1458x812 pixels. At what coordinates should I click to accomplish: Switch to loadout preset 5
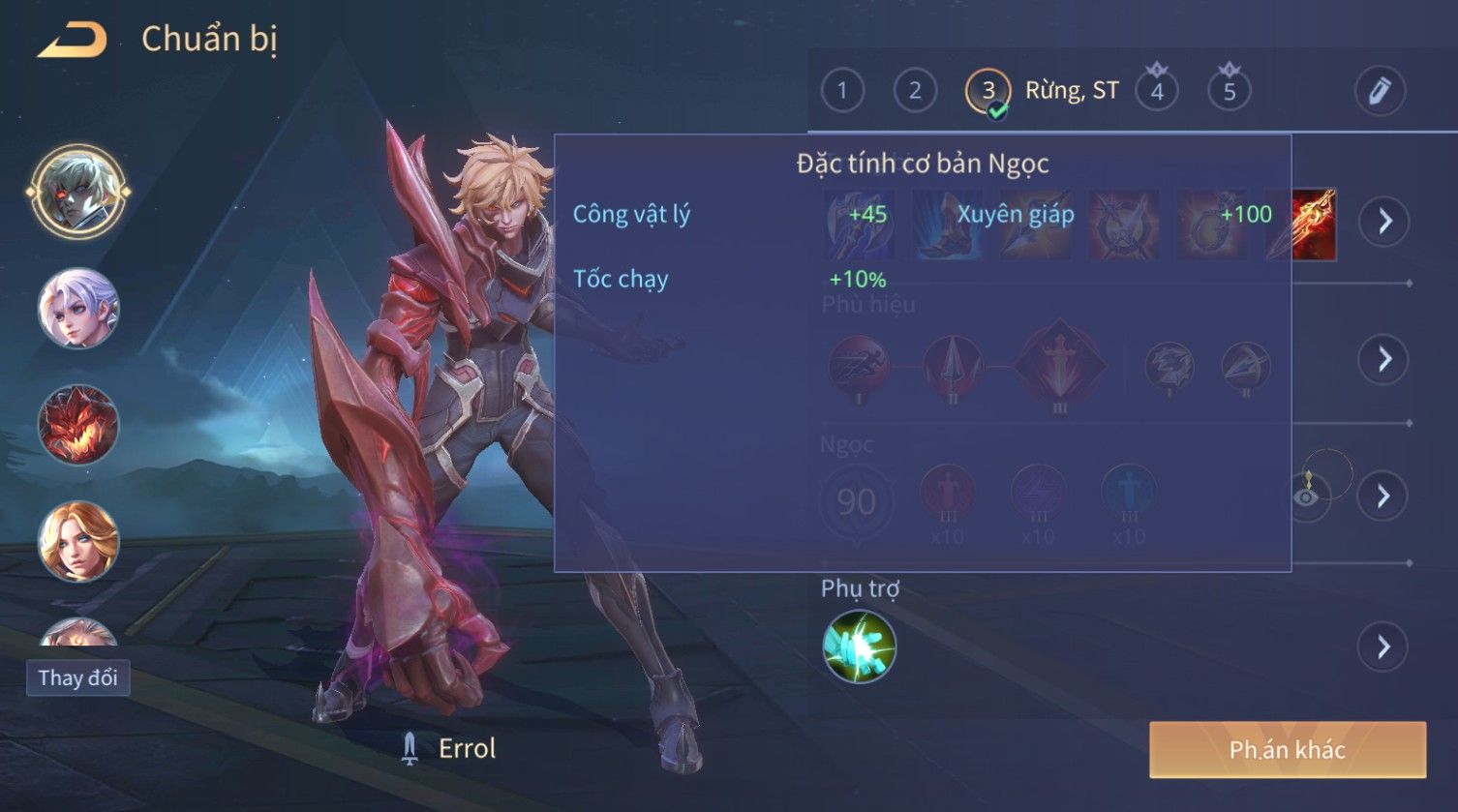1230,92
